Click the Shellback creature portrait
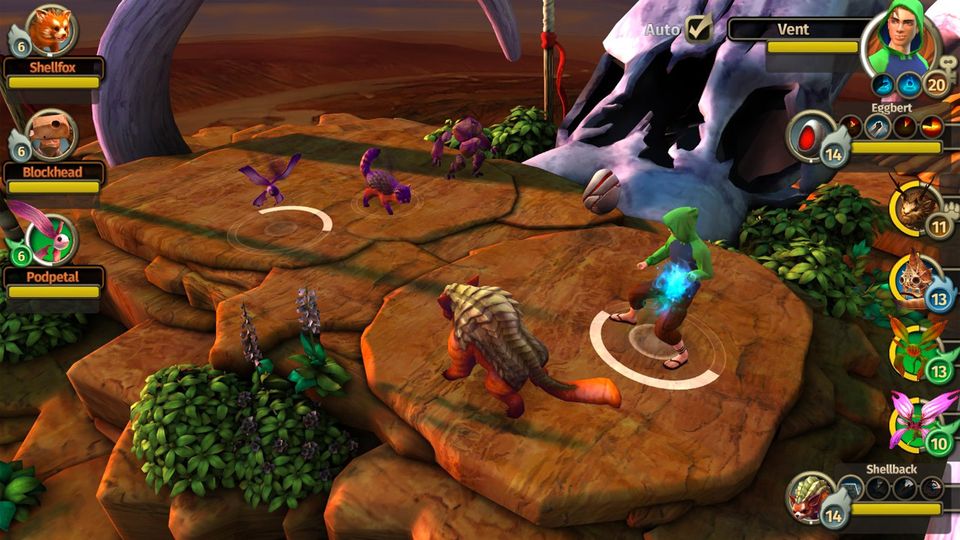 (810, 496)
